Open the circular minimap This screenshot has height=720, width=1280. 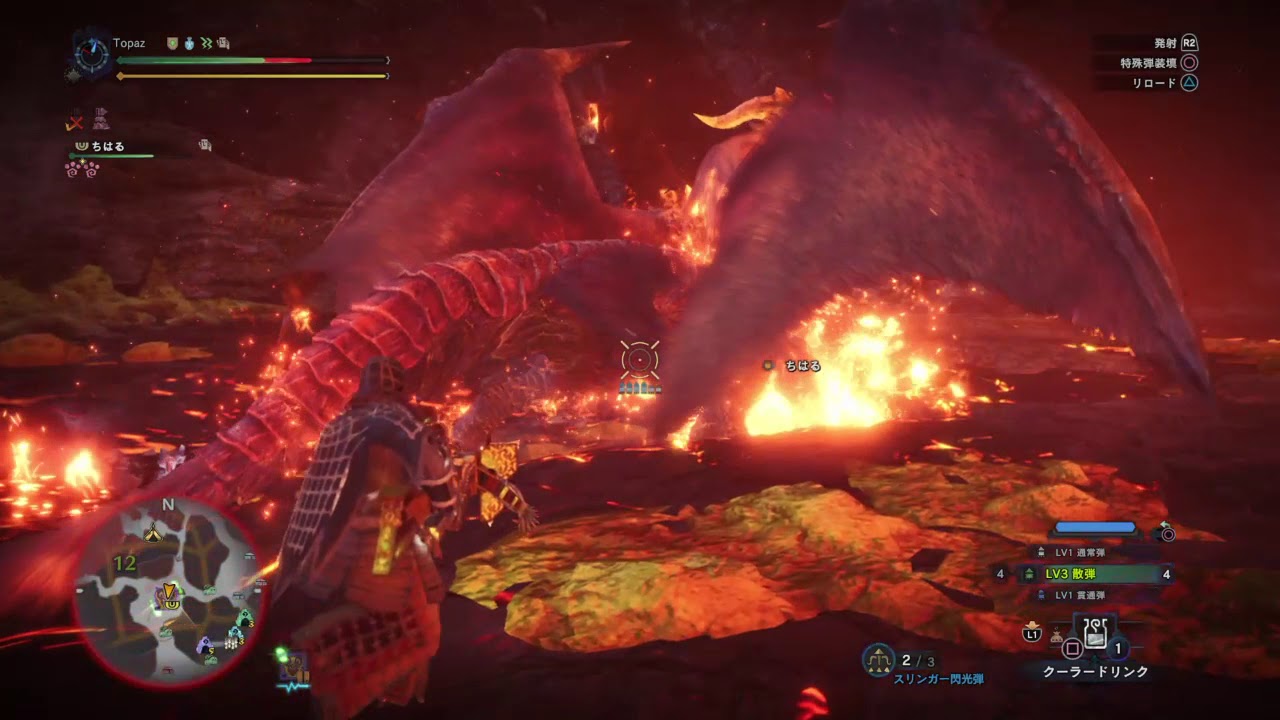(167, 592)
